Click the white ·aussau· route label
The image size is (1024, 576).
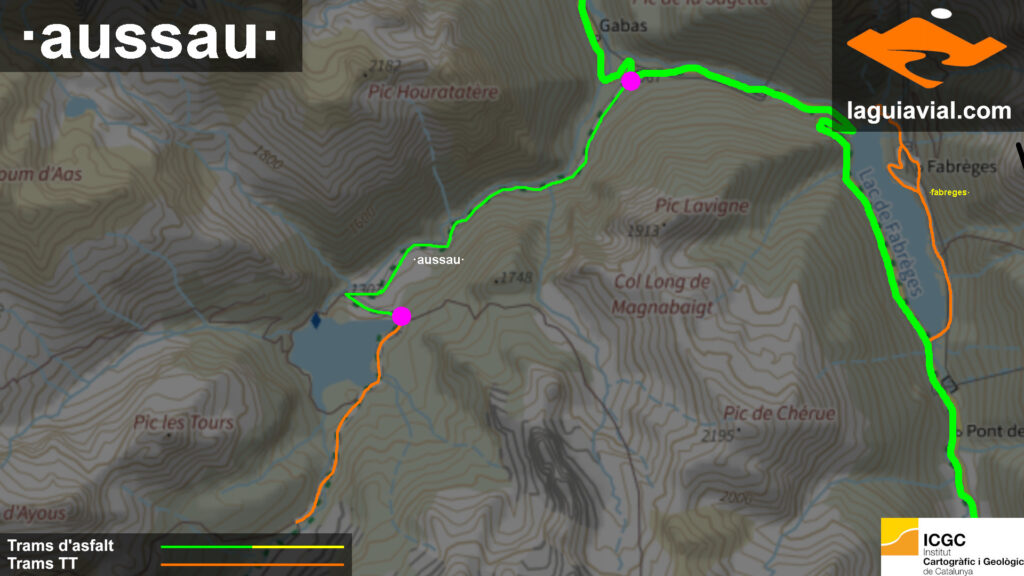coord(439,260)
